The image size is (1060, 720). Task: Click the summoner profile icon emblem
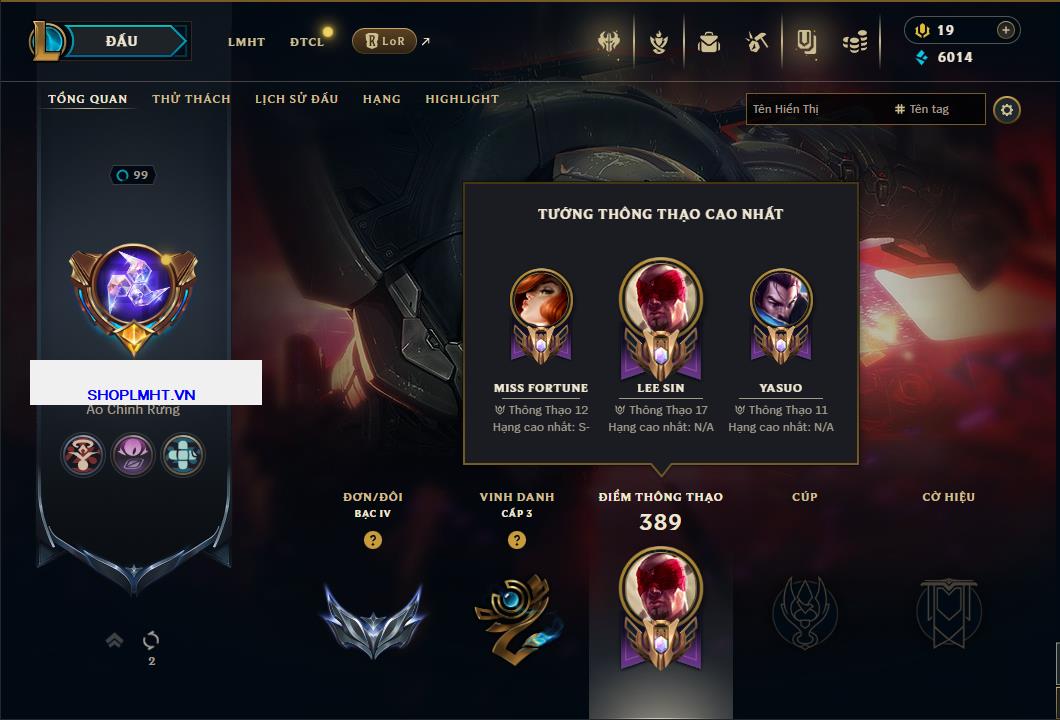(133, 291)
